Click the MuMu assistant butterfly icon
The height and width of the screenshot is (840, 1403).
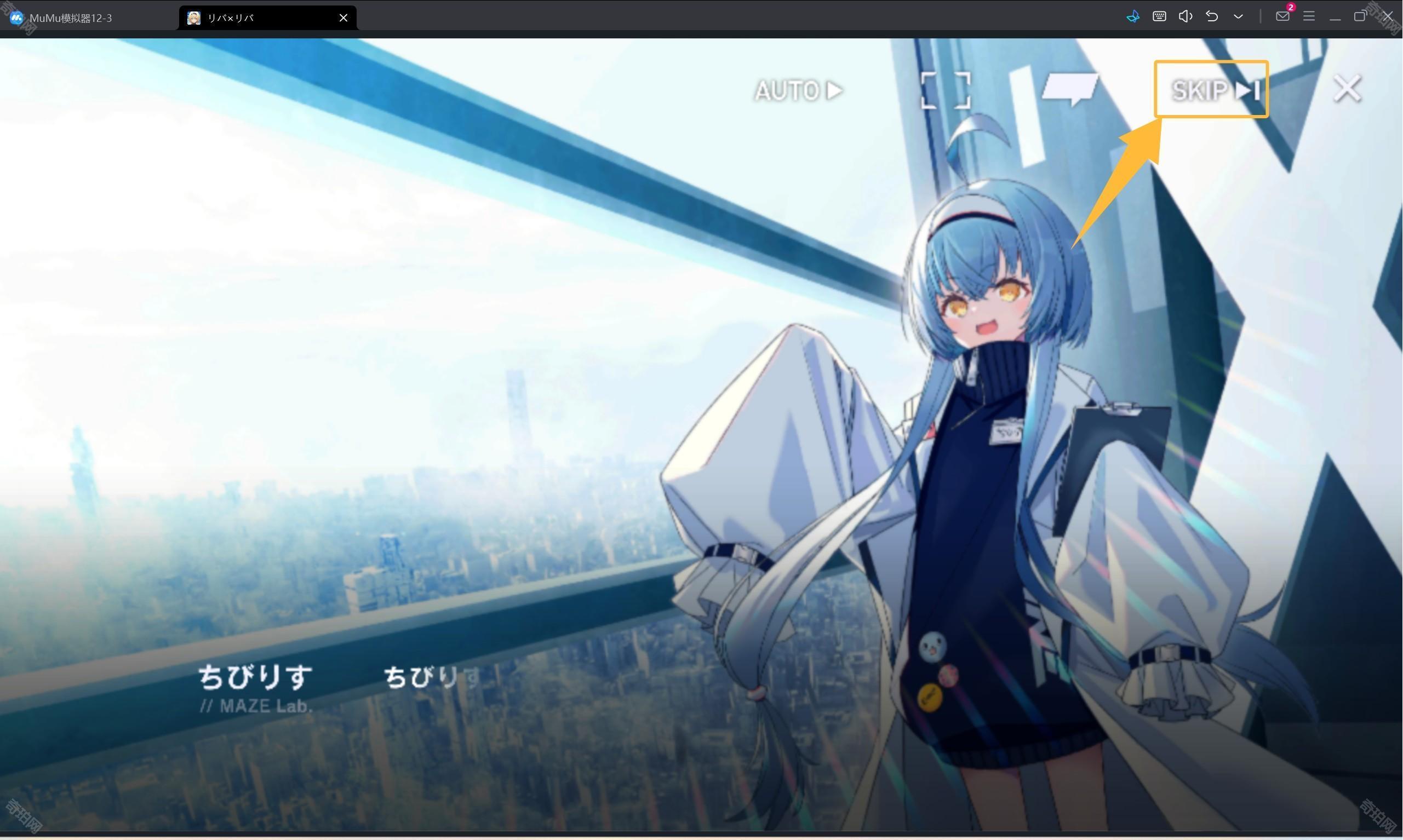[x=1133, y=16]
